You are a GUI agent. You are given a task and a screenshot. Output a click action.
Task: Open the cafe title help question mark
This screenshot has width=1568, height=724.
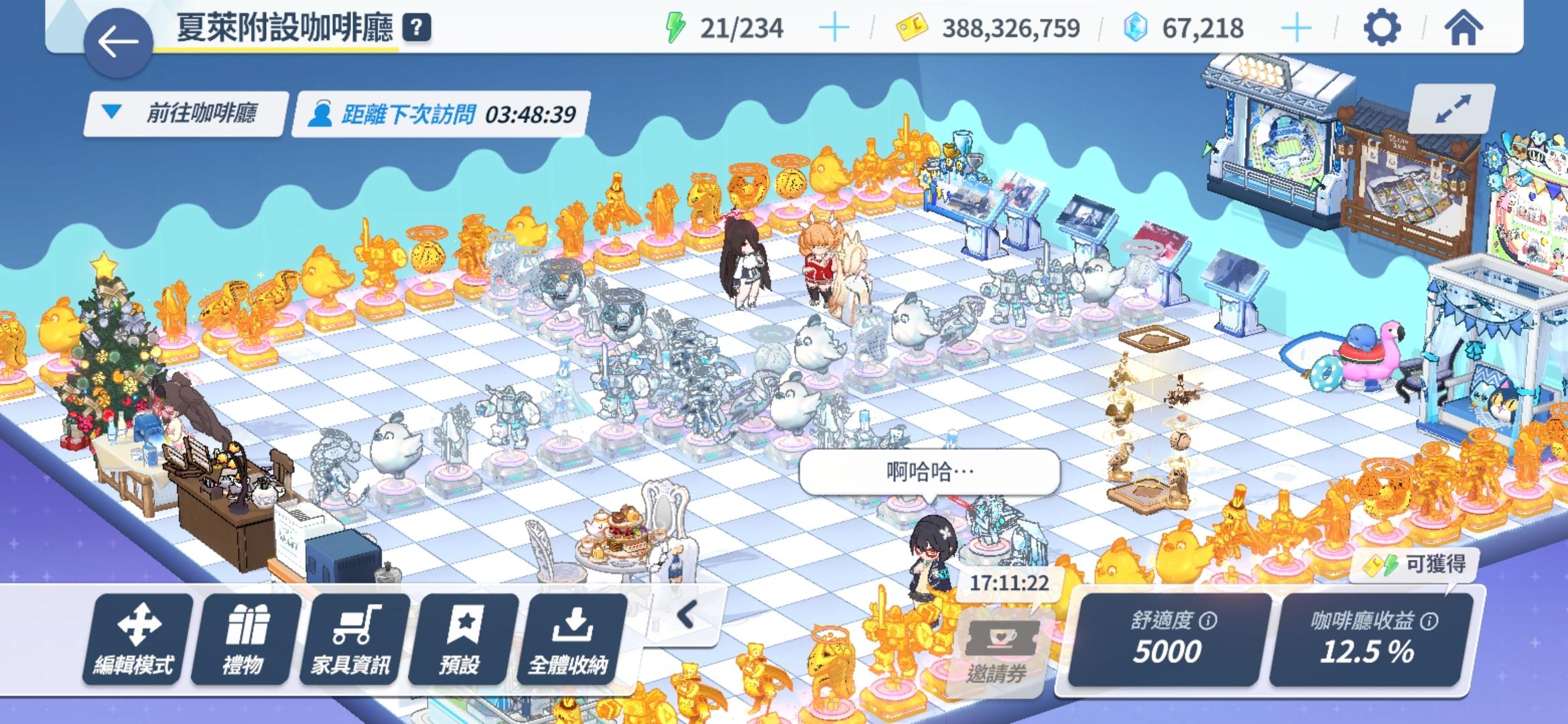pos(416,27)
